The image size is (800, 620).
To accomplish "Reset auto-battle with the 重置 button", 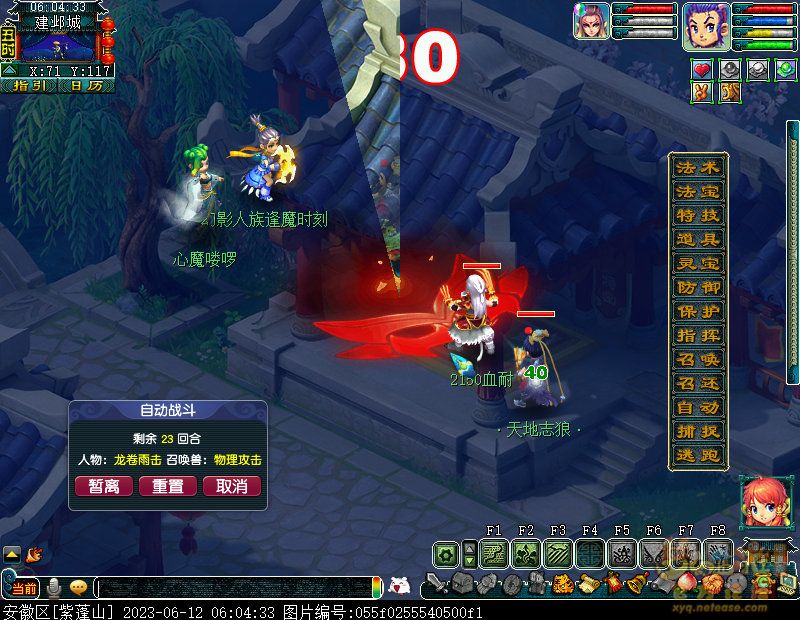I will [x=168, y=486].
